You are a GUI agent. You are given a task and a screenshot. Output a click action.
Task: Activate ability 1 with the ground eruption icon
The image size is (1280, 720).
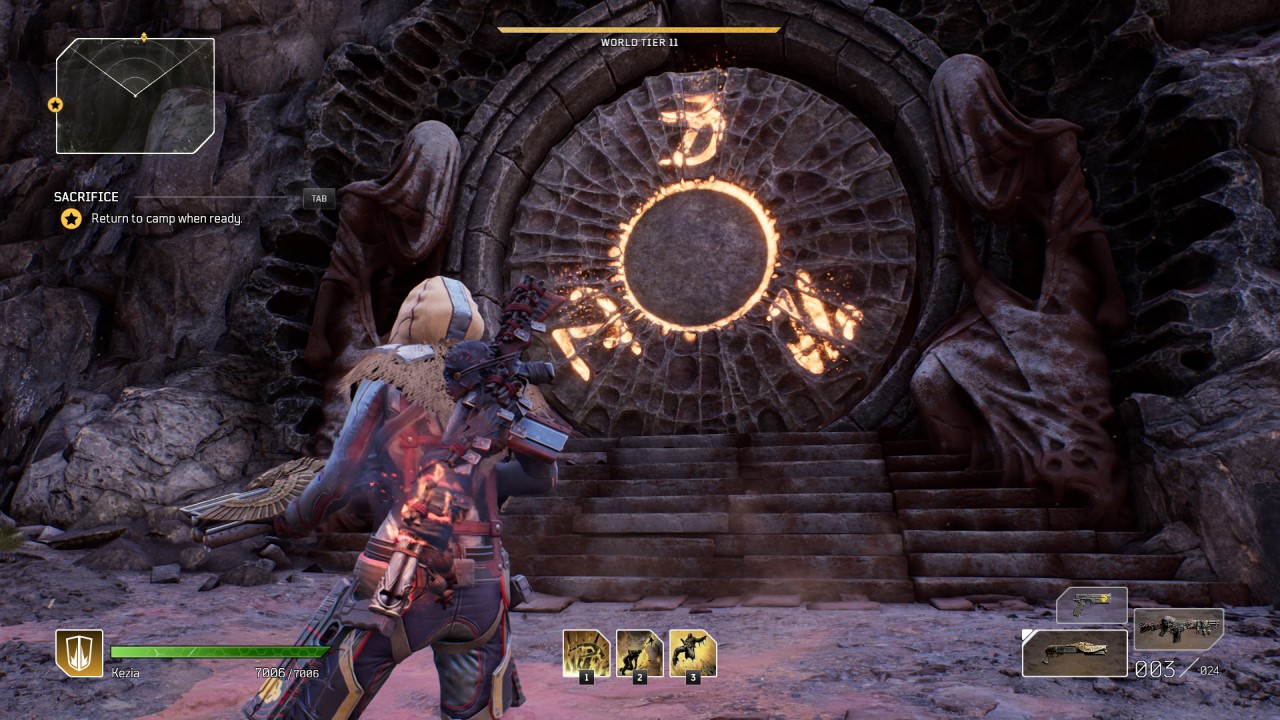586,653
